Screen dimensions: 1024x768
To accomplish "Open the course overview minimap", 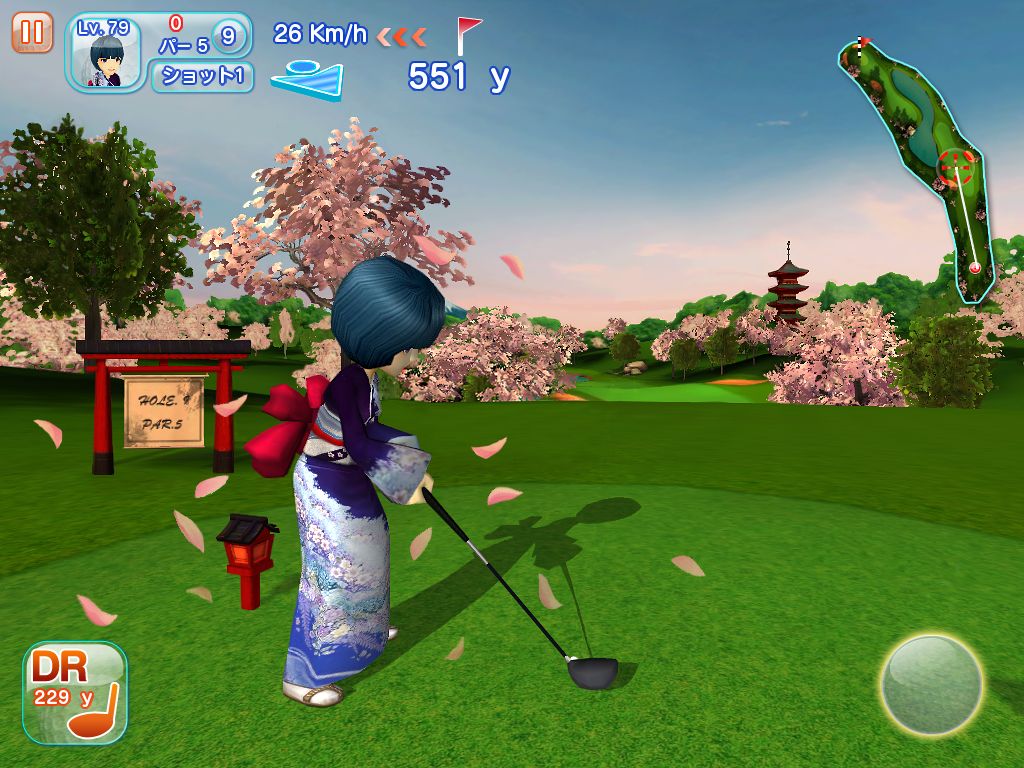I will point(917,165).
